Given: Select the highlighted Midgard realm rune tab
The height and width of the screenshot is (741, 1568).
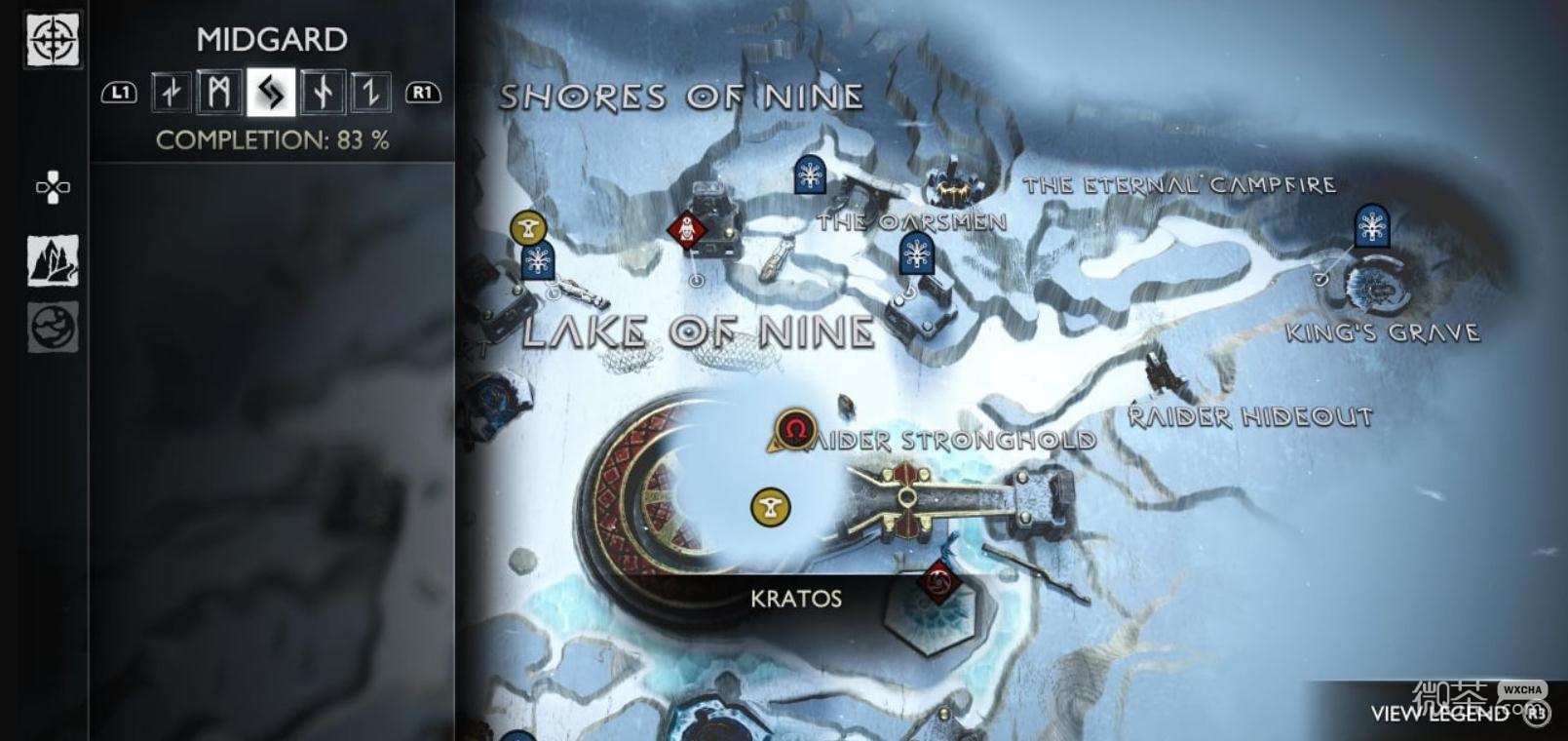Looking at the screenshot, I should click(271, 93).
